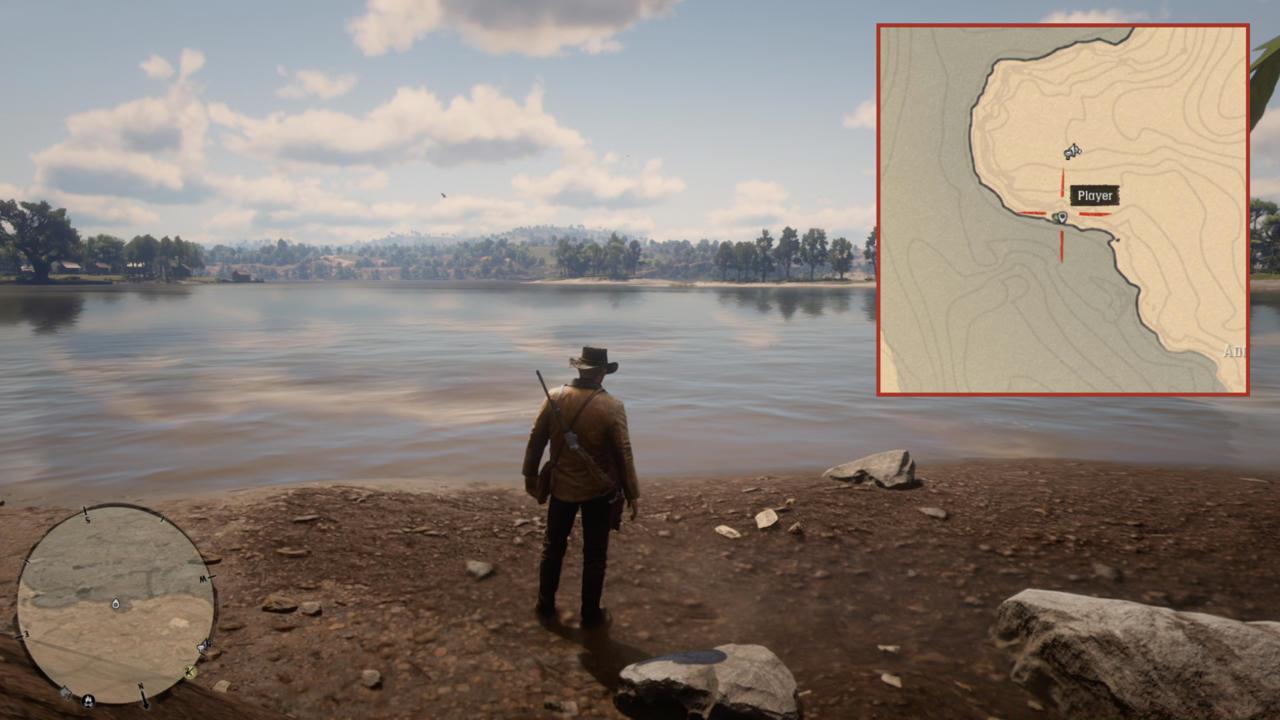Screen dimensions: 1280x720
Task: Click the horse icon on the minimap edge
Action: [x=203, y=647]
